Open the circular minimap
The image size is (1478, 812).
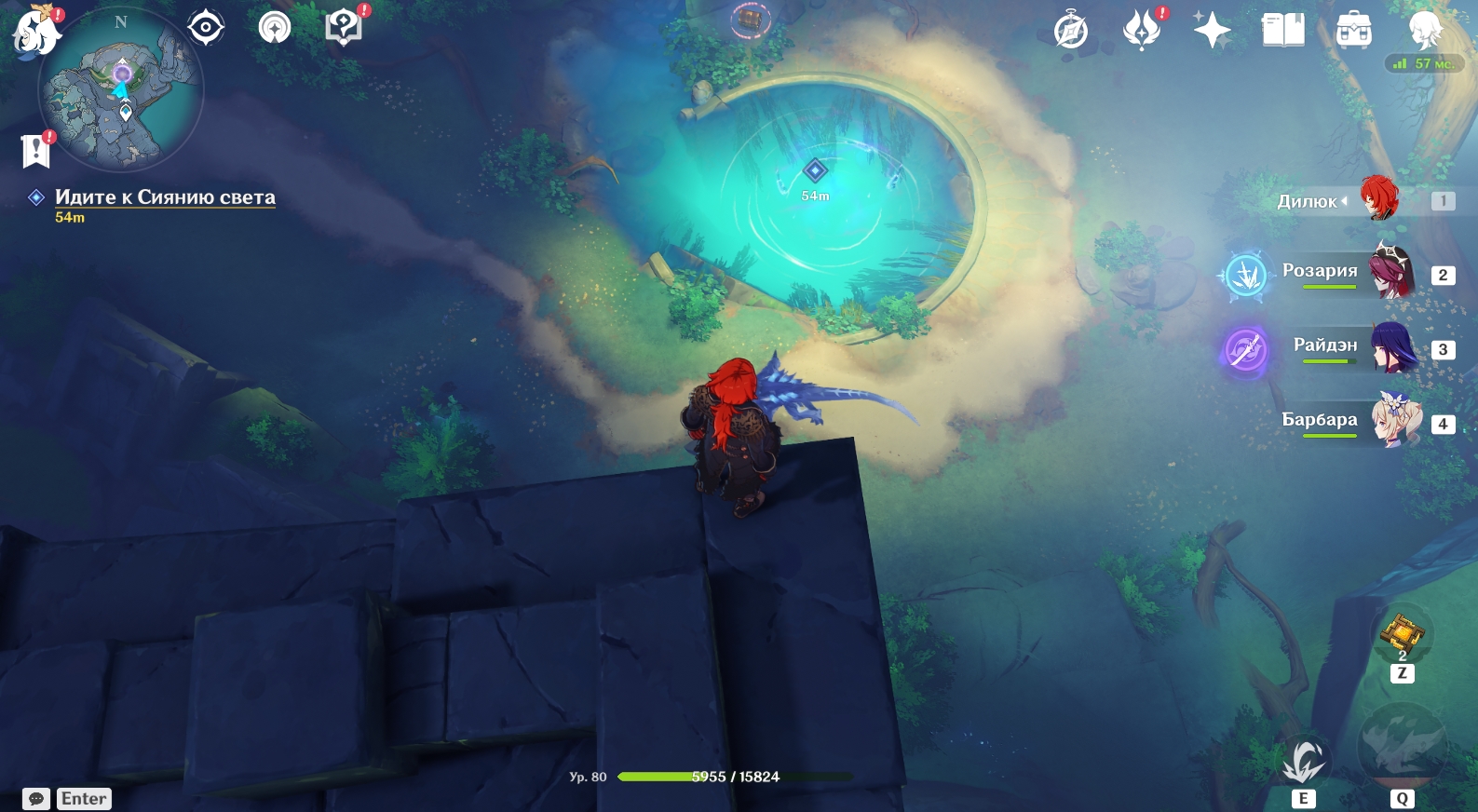tap(120, 90)
